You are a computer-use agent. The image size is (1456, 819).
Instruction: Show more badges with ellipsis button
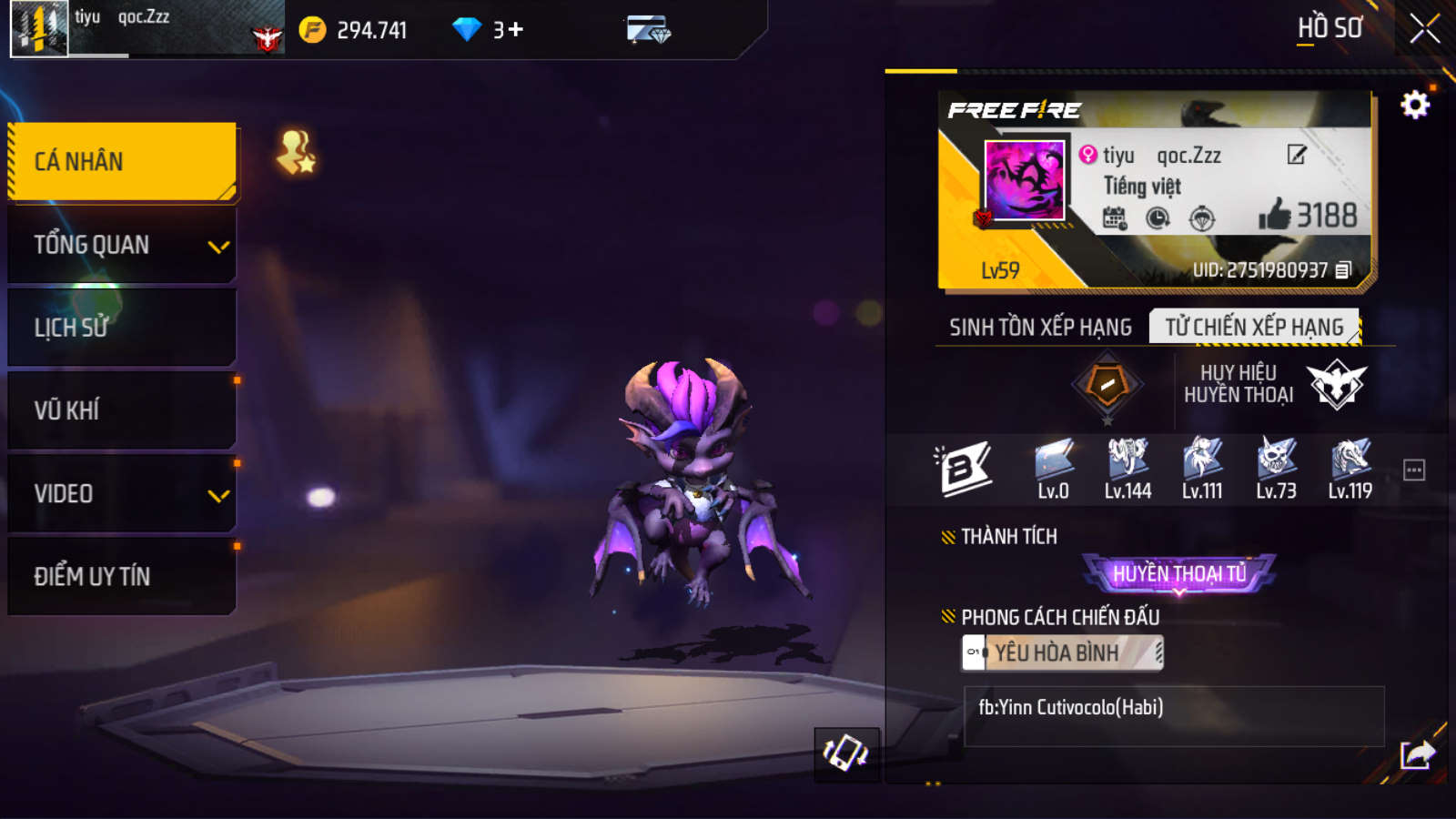[x=1414, y=470]
